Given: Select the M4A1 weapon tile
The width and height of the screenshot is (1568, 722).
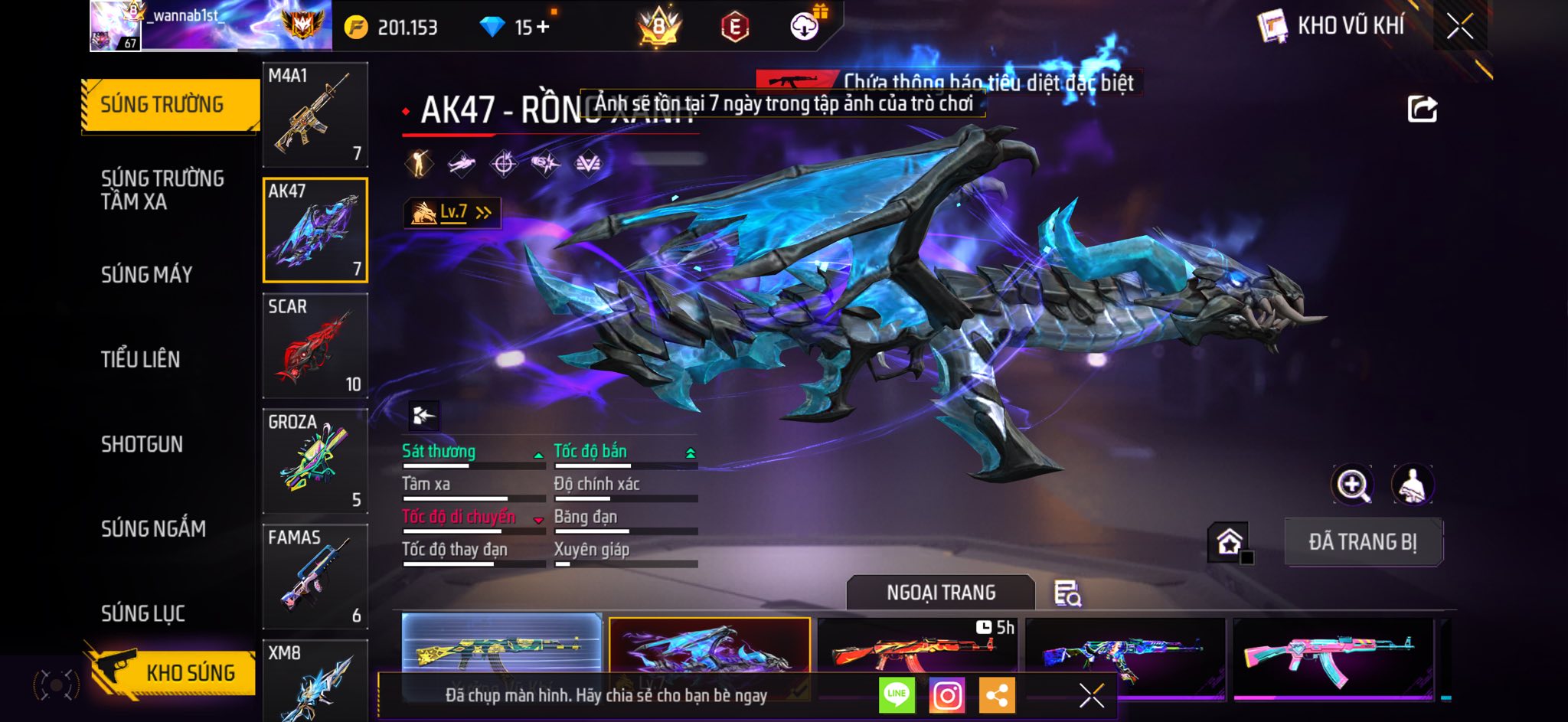Looking at the screenshot, I should 315,115.
